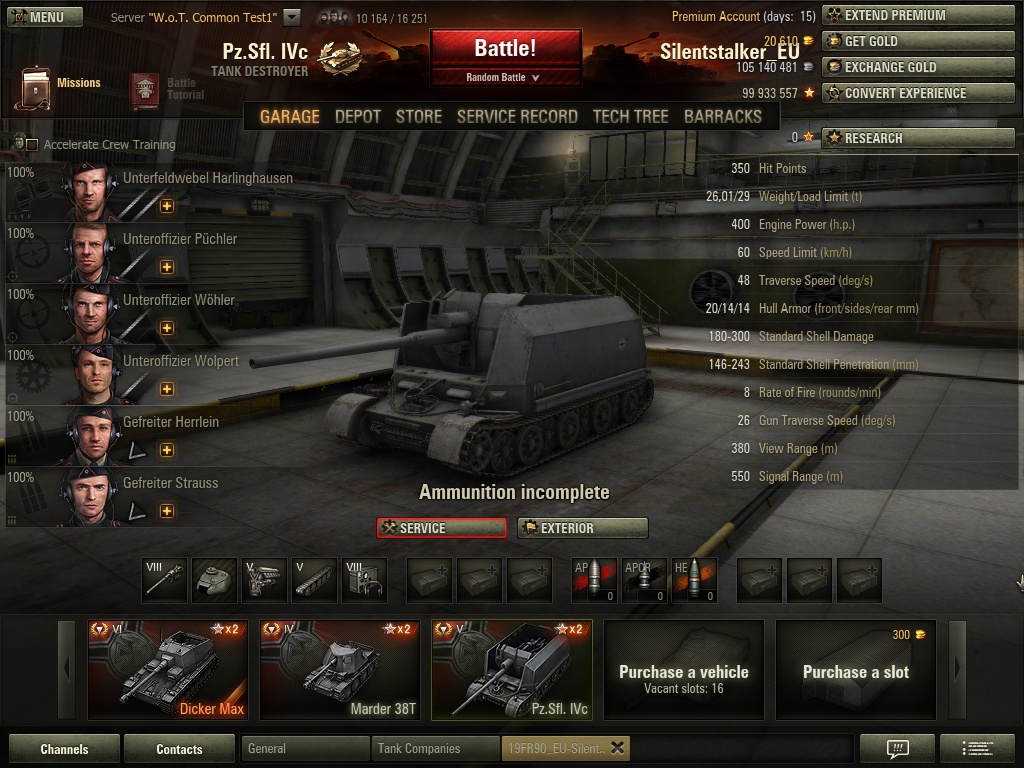Viewport: 1024px width, 768px height.
Task: Open the BARRACKS tab
Action: point(722,117)
